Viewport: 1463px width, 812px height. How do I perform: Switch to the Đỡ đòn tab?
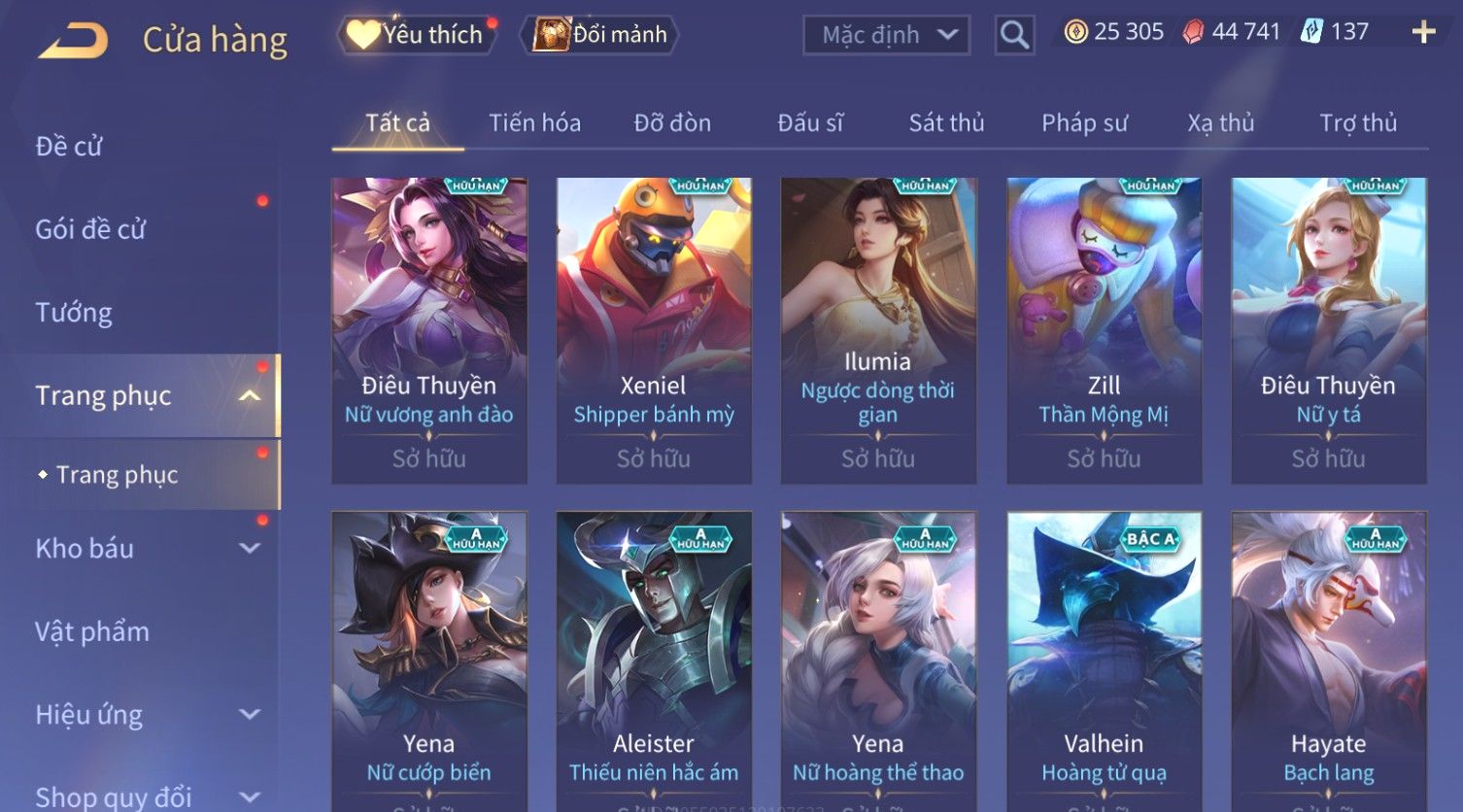672,123
